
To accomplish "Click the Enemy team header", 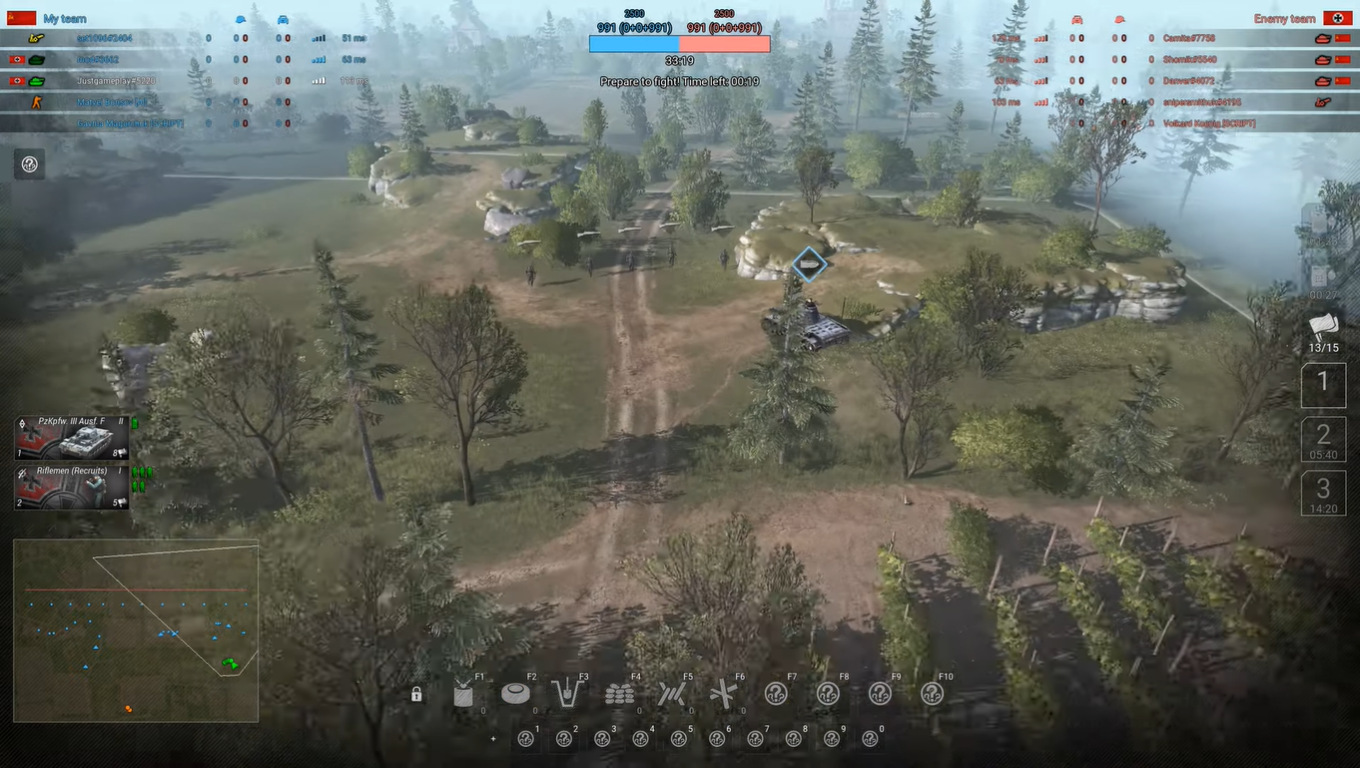I will 1283,18.
